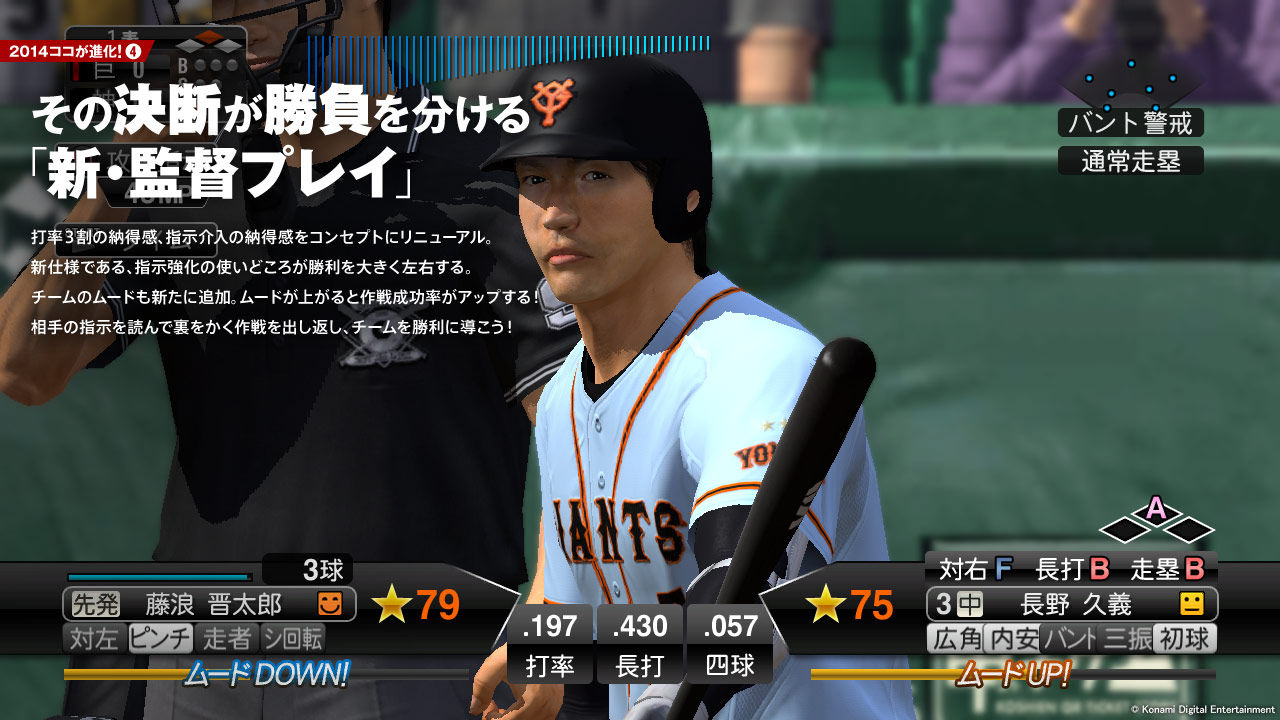Click the ball count dots next to B on the scoreboard
The height and width of the screenshot is (720, 1280).
pyautogui.click(x=215, y=65)
